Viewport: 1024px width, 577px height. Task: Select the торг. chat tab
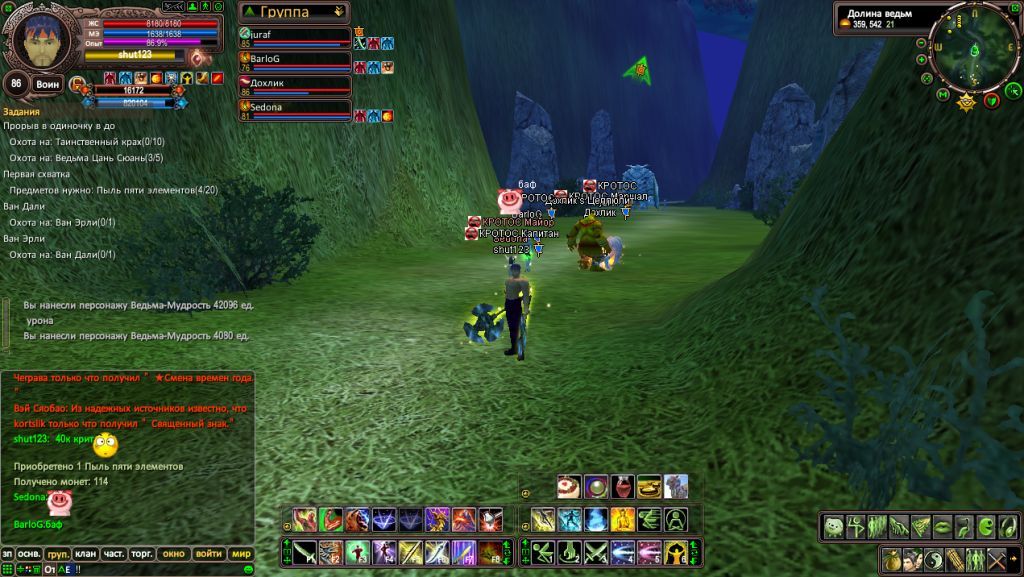[x=142, y=553]
